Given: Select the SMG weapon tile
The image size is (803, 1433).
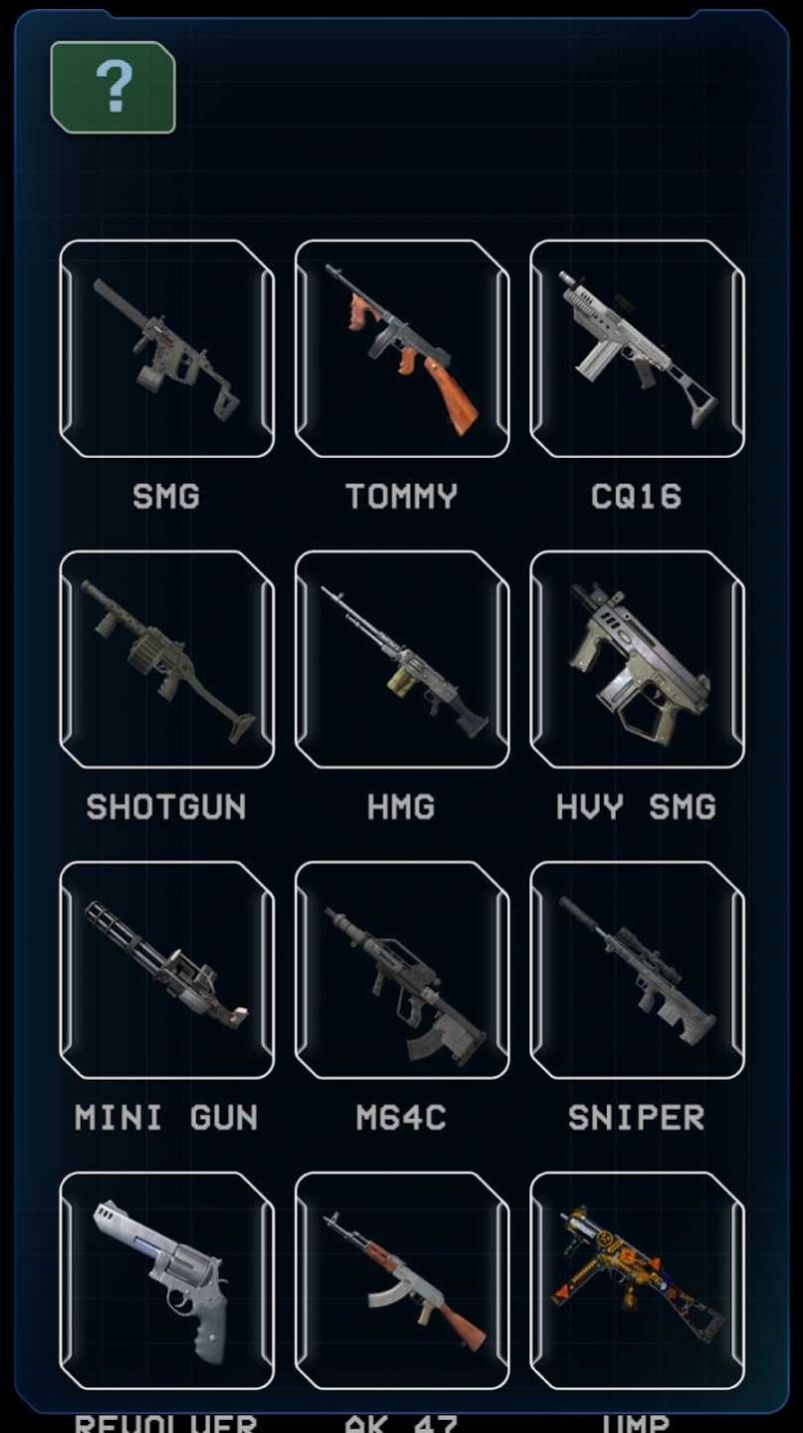Looking at the screenshot, I should coord(166,348).
